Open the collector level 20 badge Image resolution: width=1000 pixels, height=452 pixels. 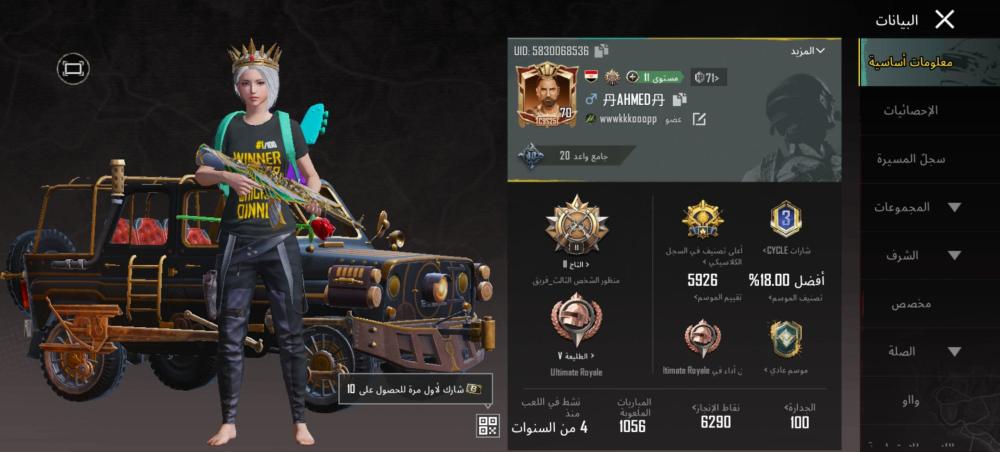[530, 156]
